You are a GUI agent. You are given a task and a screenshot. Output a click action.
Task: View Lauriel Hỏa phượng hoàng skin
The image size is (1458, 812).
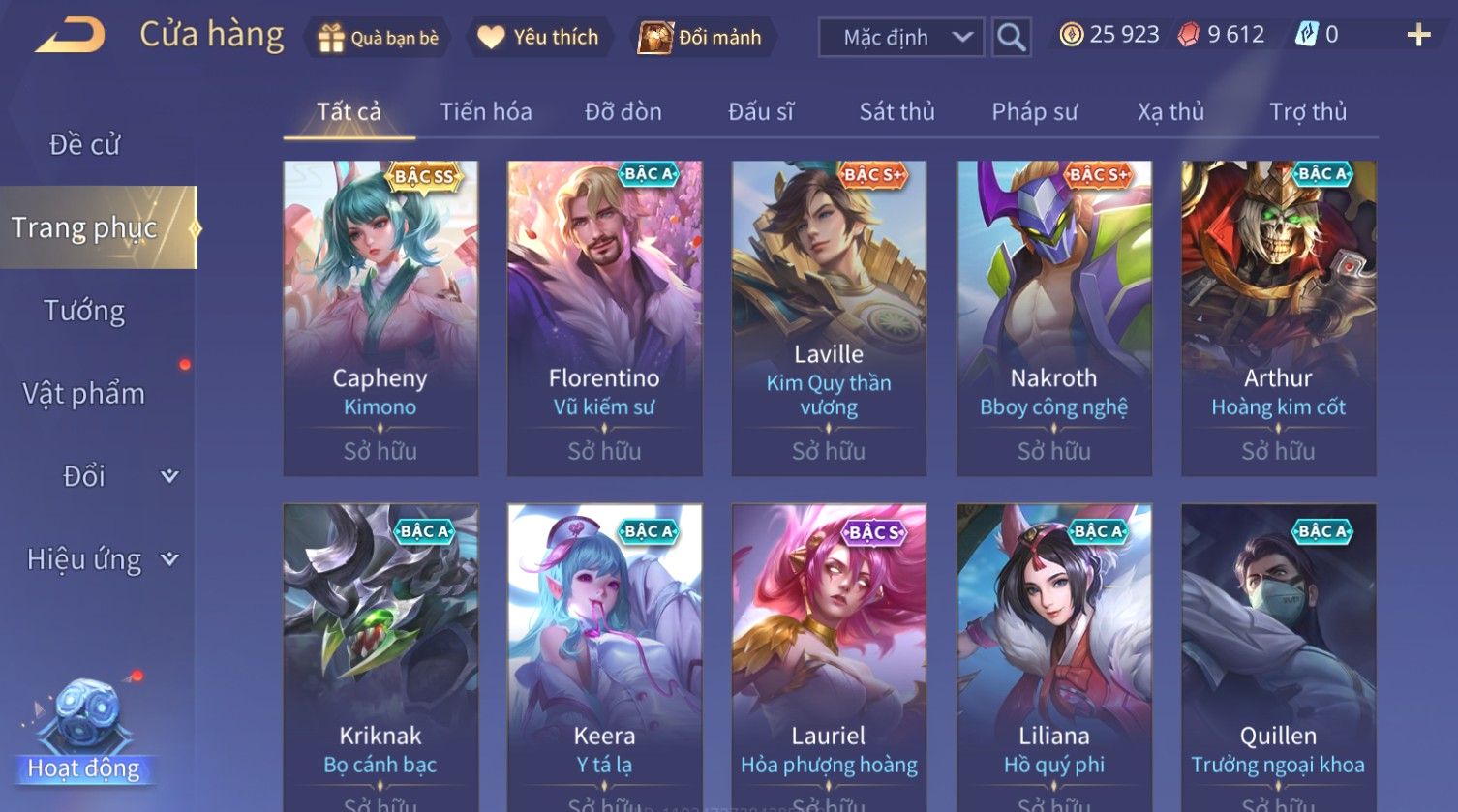tap(829, 658)
